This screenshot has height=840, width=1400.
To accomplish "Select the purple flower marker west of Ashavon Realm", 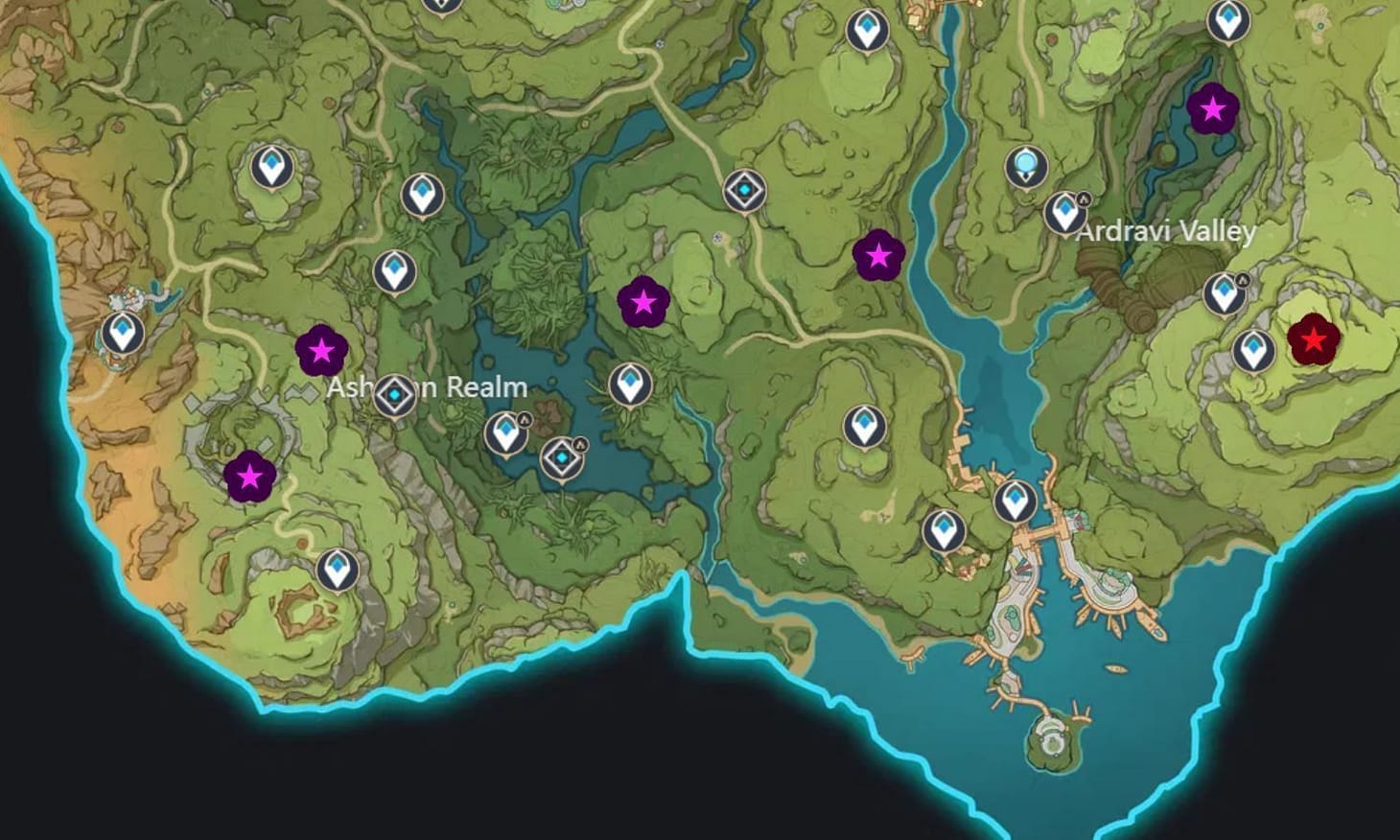I will [x=321, y=351].
